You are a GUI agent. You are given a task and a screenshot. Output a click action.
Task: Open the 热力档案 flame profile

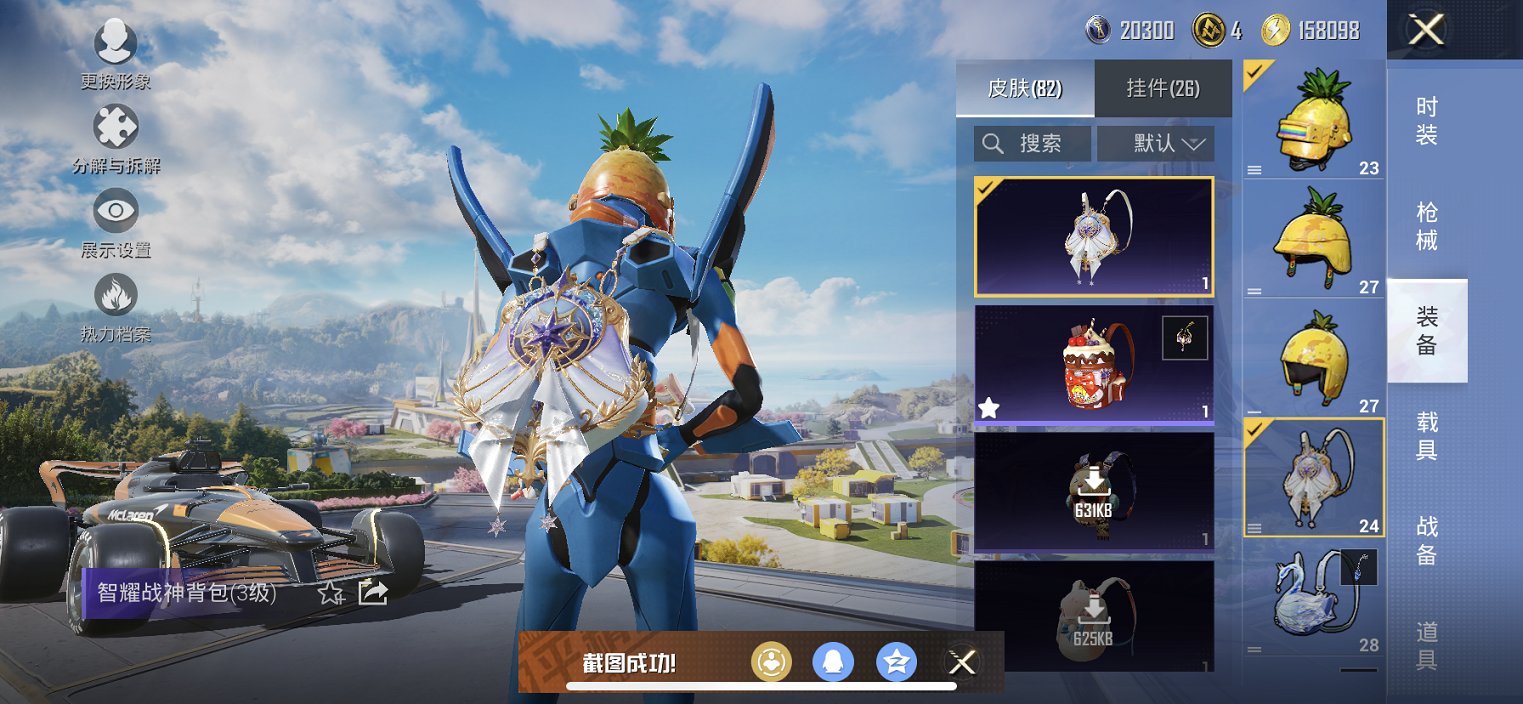pos(116,306)
